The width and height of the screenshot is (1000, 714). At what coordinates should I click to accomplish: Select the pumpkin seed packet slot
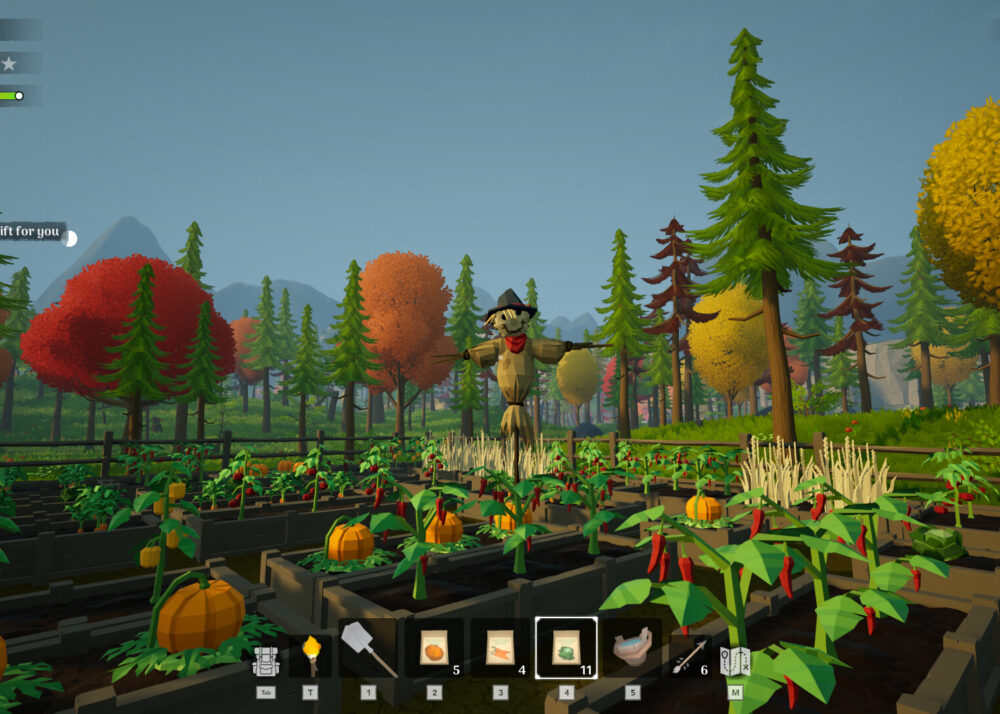tap(434, 648)
